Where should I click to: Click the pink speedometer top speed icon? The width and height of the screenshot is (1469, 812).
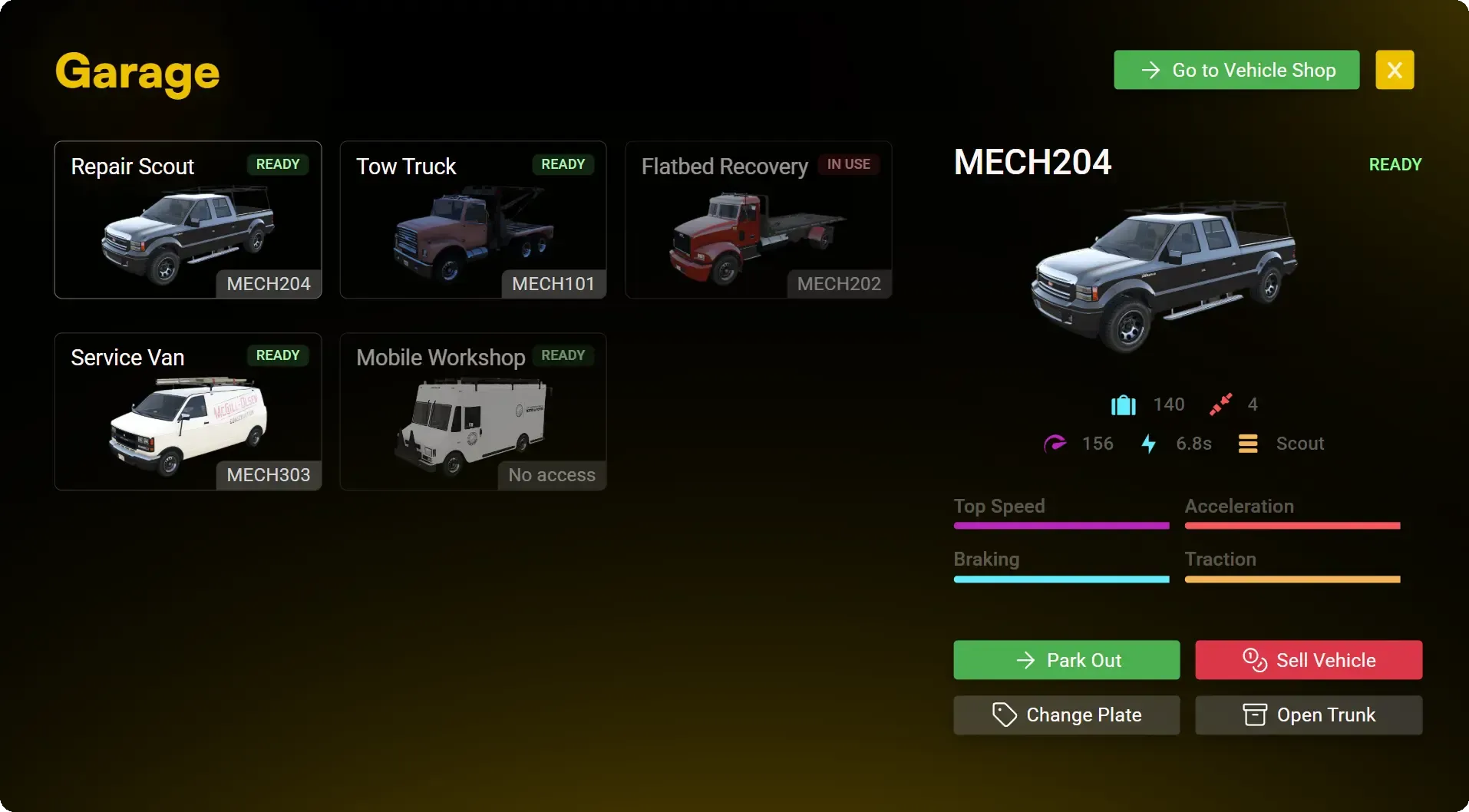tap(1057, 443)
